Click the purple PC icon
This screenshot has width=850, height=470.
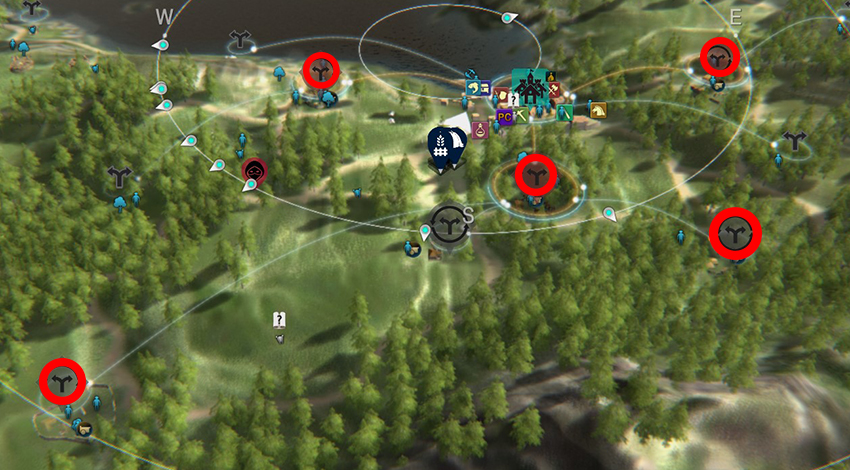[x=504, y=117]
